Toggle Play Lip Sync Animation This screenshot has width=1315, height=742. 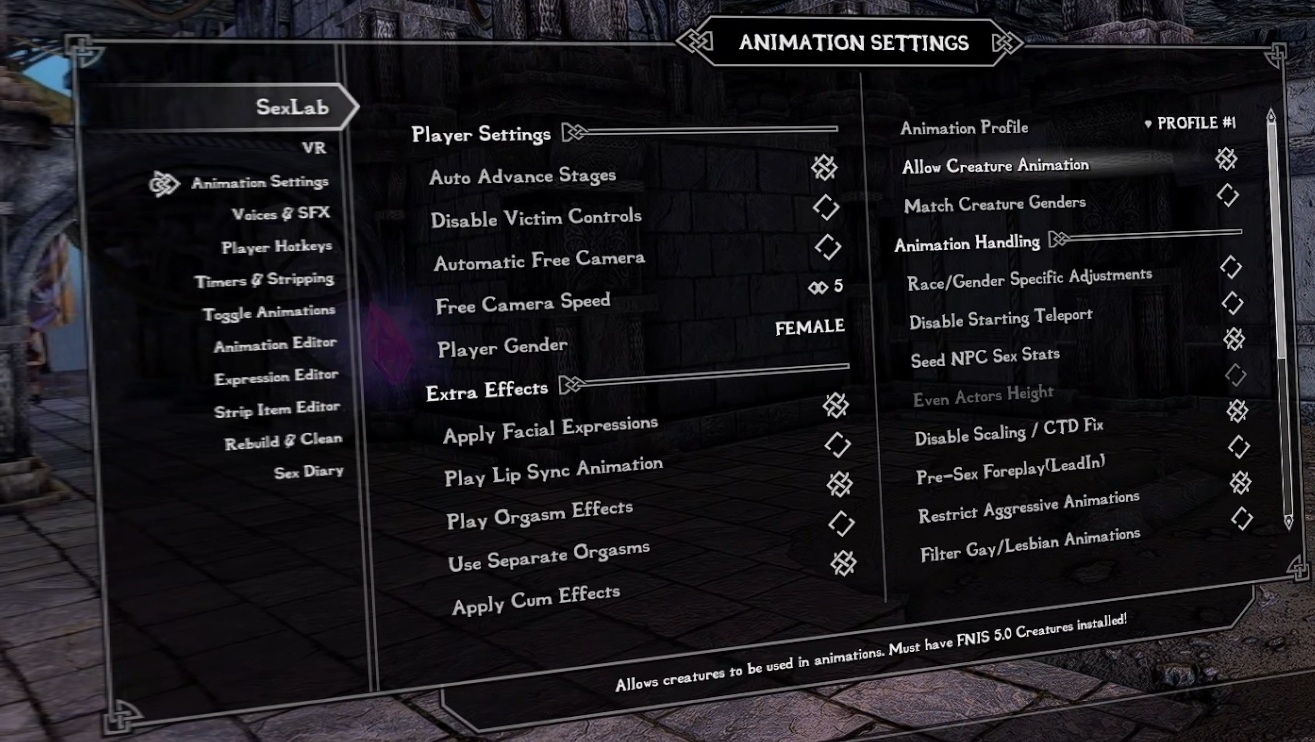tap(840, 444)
